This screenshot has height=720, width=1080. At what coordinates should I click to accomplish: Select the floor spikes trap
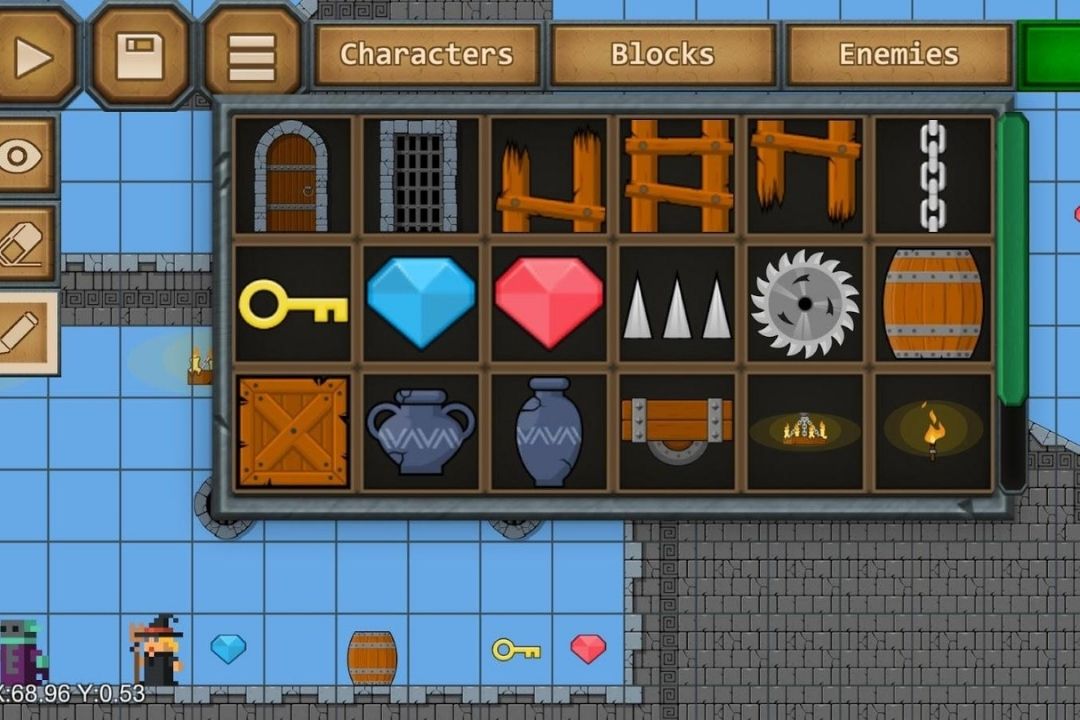677,305
